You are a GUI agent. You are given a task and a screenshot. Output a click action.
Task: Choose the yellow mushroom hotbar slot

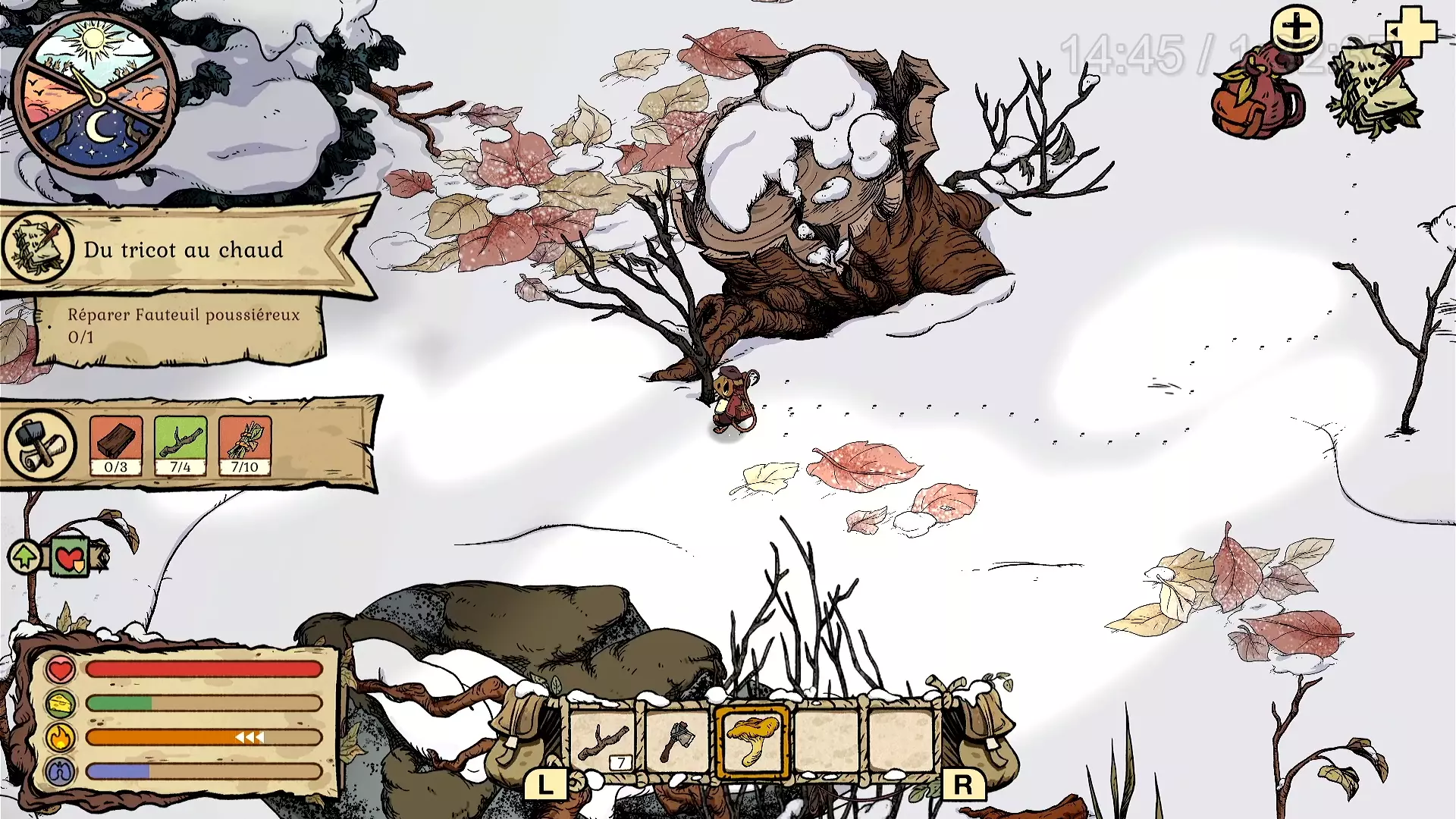(x=752, y=741)
